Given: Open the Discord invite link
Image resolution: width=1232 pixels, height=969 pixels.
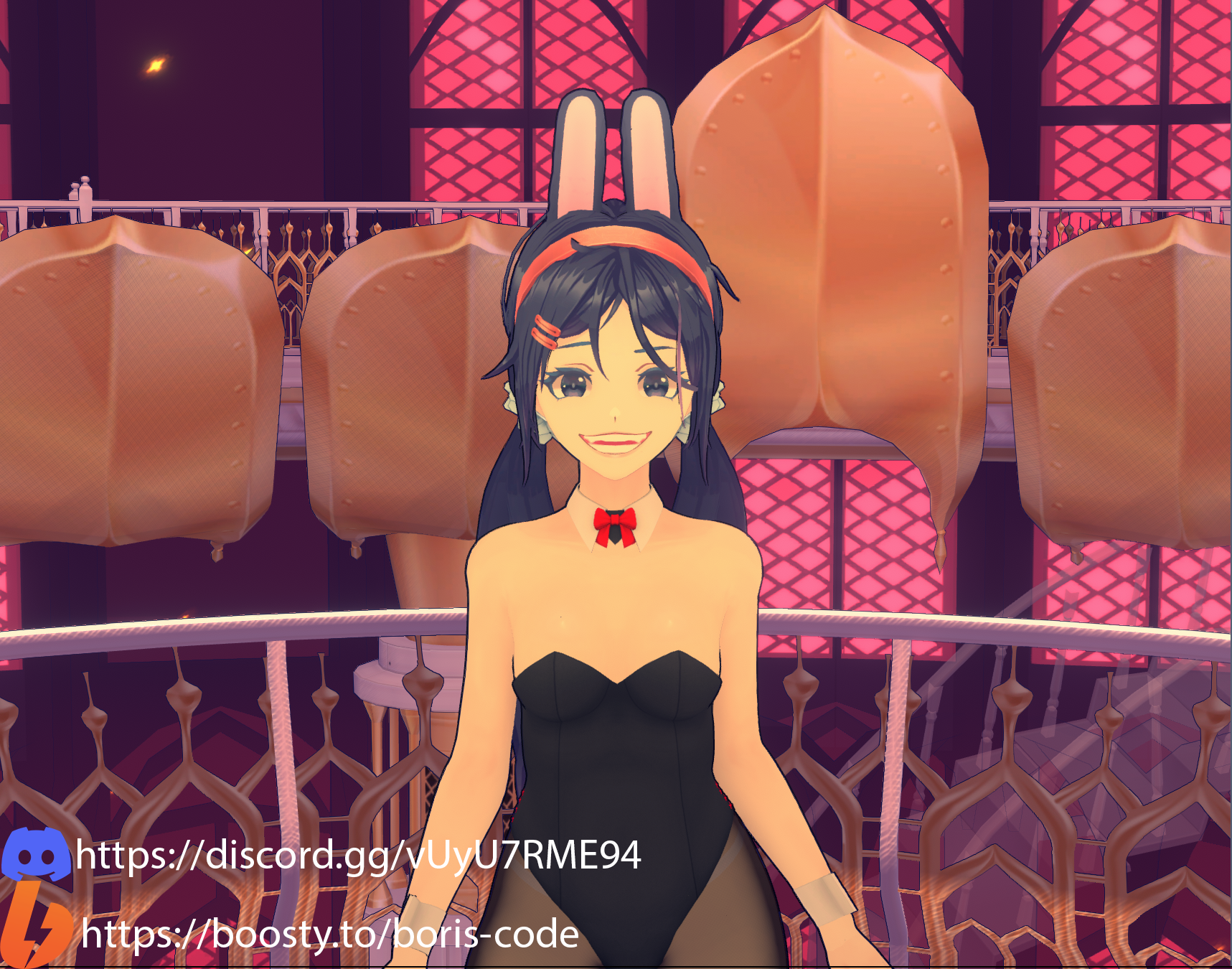Looking at the screenshot, I should tap(358, 856).
